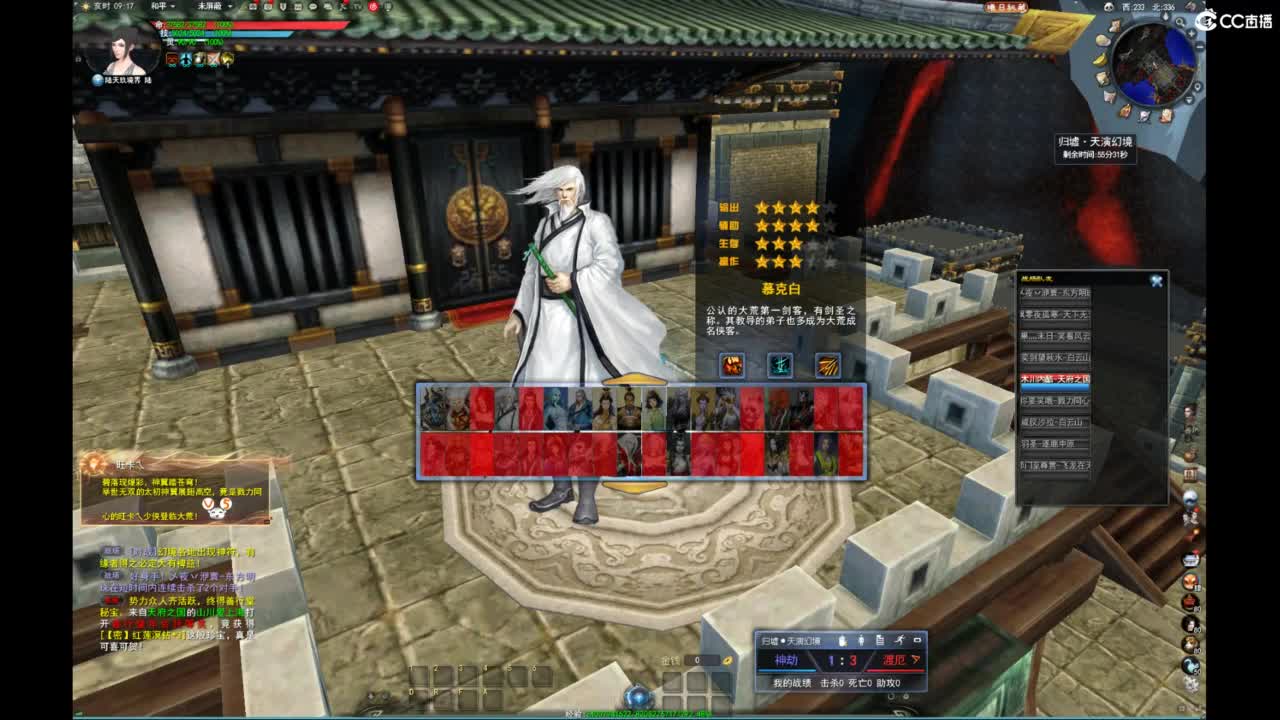Screen dimensions: 1280x720
Task: Select the blue sword skill icon
Action: click(x=780, y=366)
